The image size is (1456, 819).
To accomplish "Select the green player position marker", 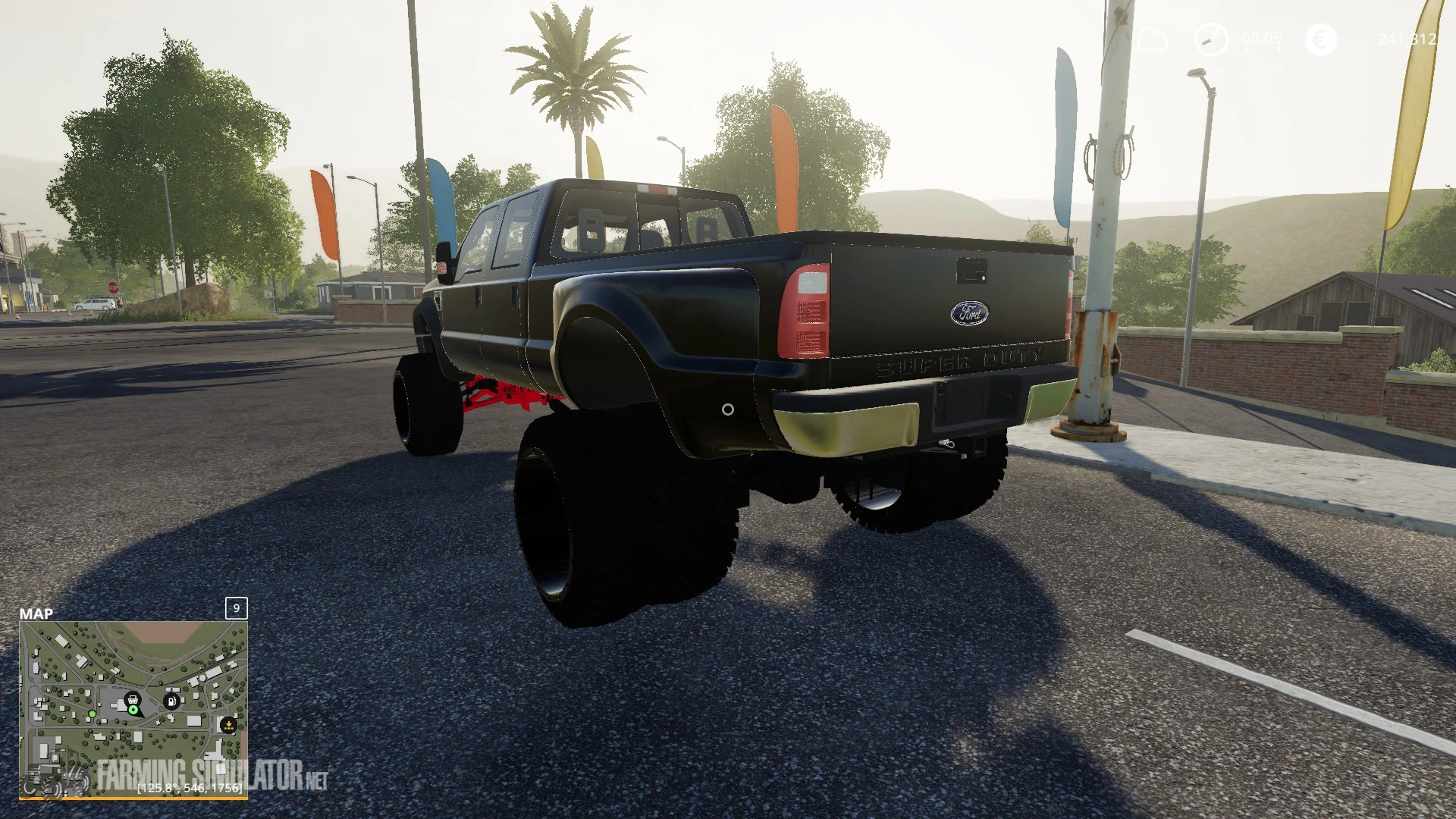I will click(x=133, y=710).
